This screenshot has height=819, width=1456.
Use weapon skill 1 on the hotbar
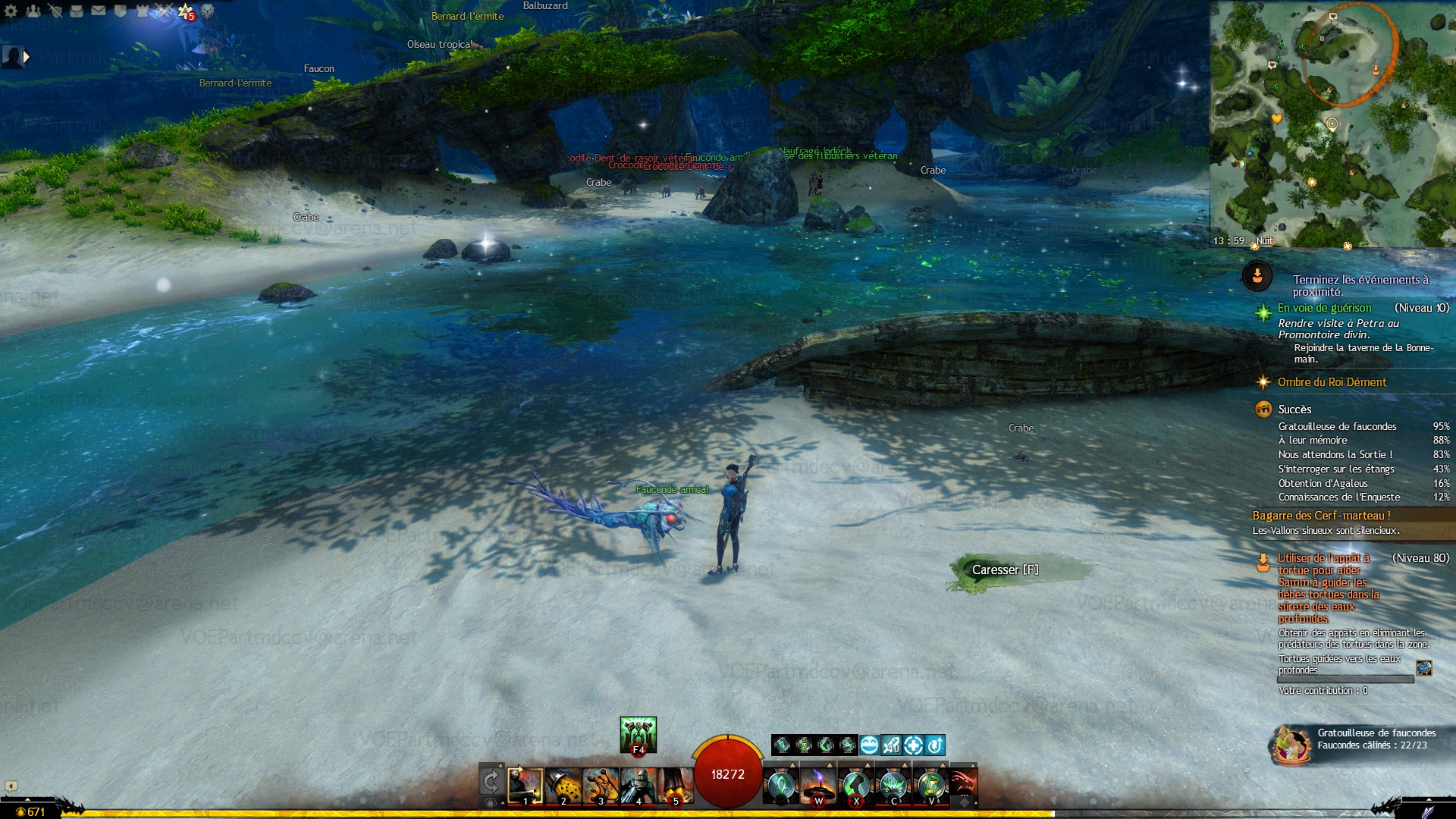click(525, 786)
